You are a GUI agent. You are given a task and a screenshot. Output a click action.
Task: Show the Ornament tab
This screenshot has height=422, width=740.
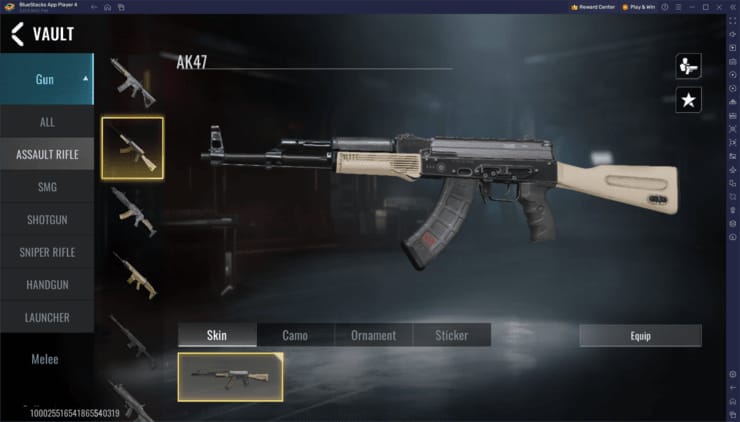(373, 335)
